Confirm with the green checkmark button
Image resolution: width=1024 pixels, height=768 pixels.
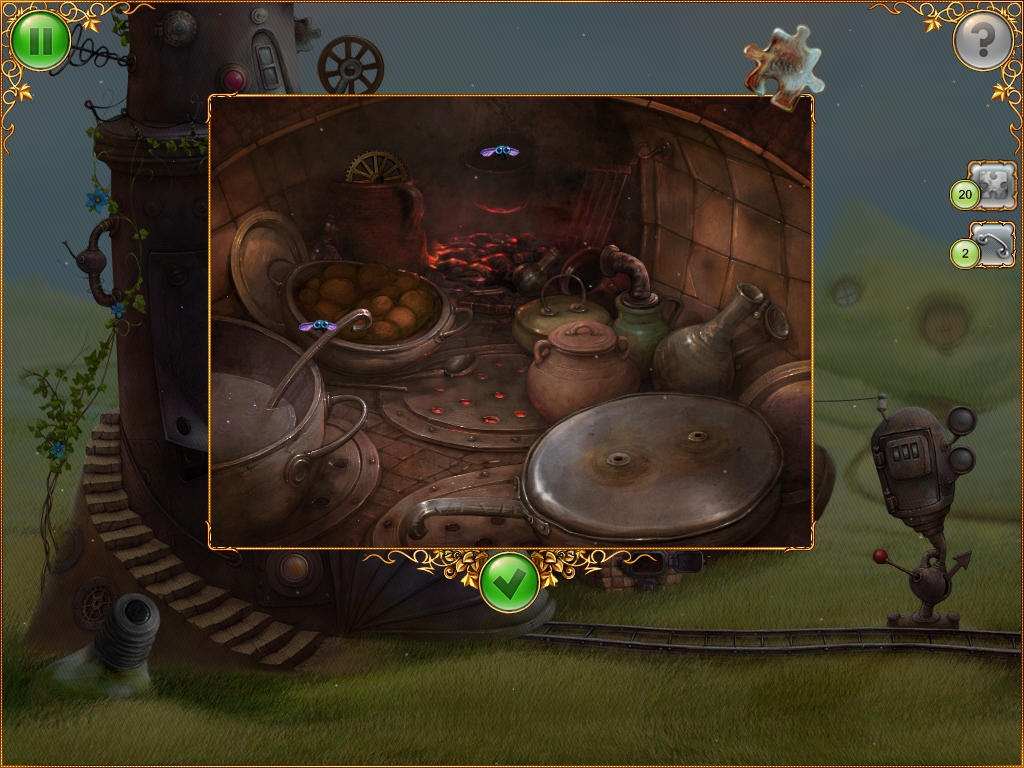[x=510, y=583]
